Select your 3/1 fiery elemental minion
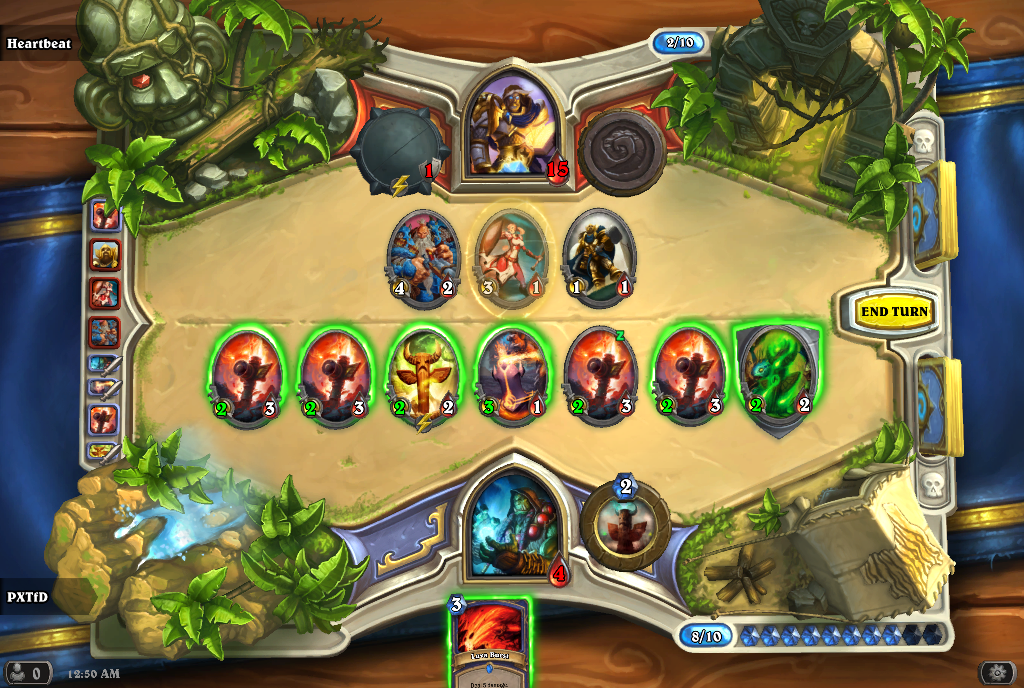This screenshot has width=1024, height=688. pos(512,376)
